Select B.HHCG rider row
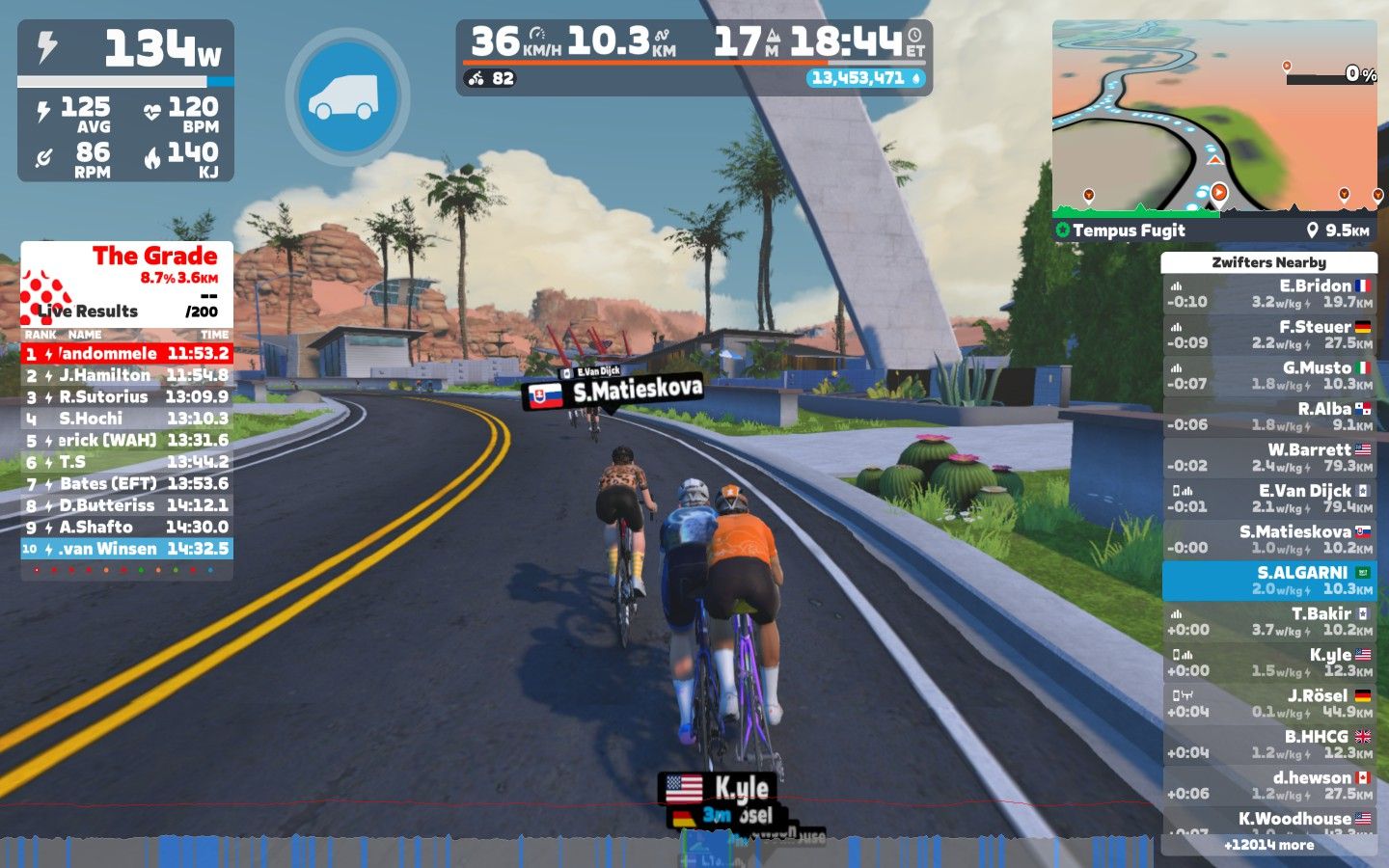The height and width of the screenshot is (868, 1389). [1268, 745]
